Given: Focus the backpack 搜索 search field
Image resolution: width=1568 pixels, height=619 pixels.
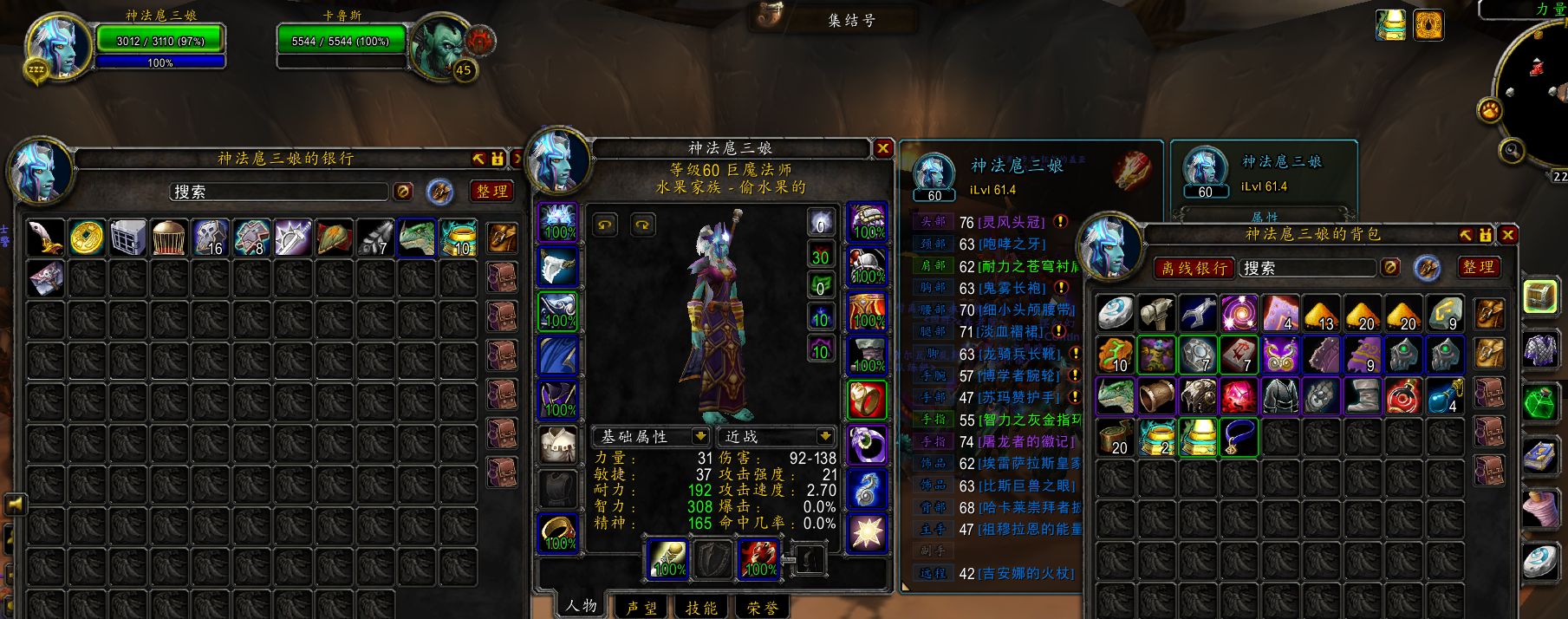Looking at the screenshot, I should tap(1307, 268).
